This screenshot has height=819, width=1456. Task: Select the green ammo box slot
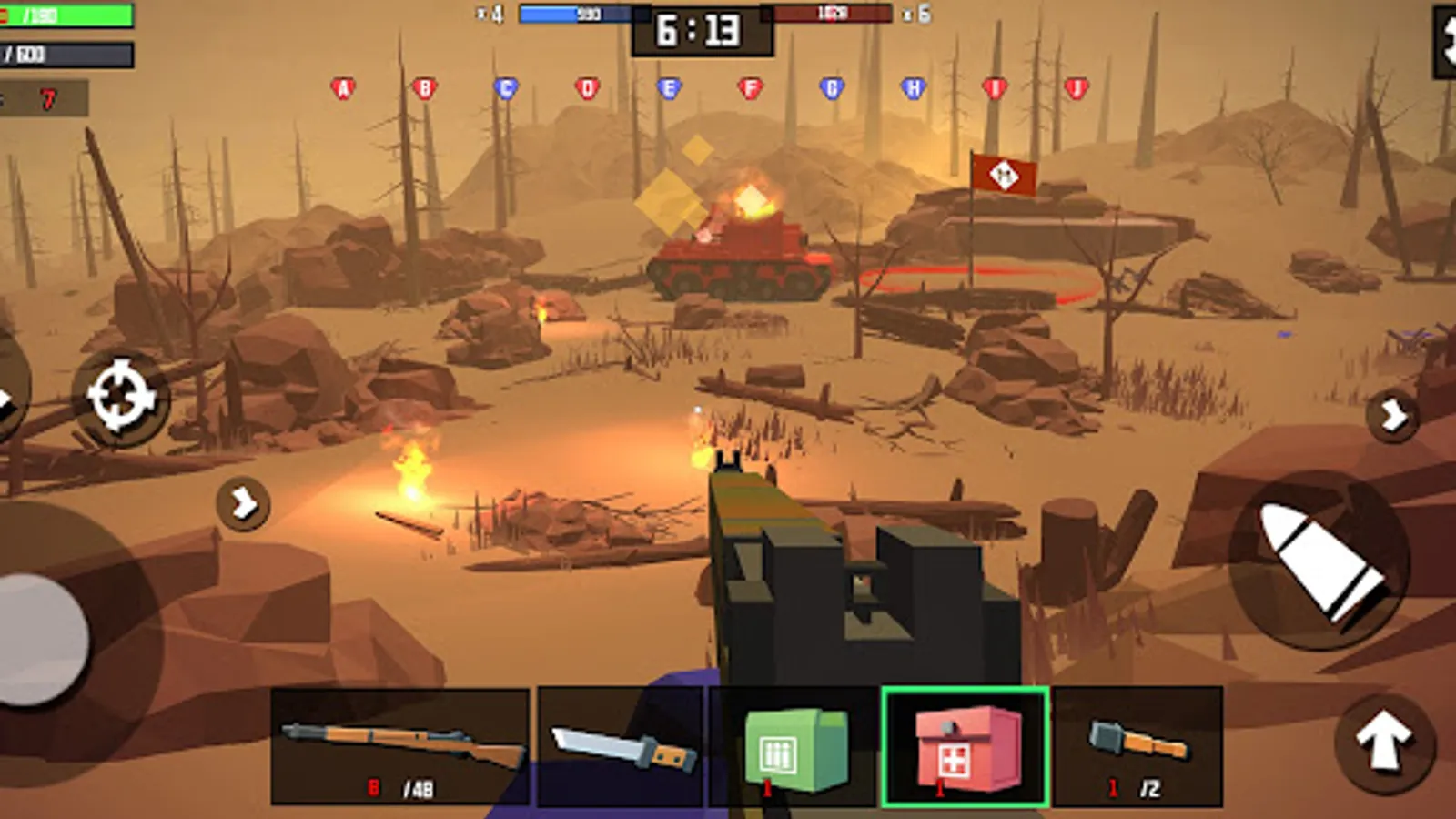coord(792,746)
